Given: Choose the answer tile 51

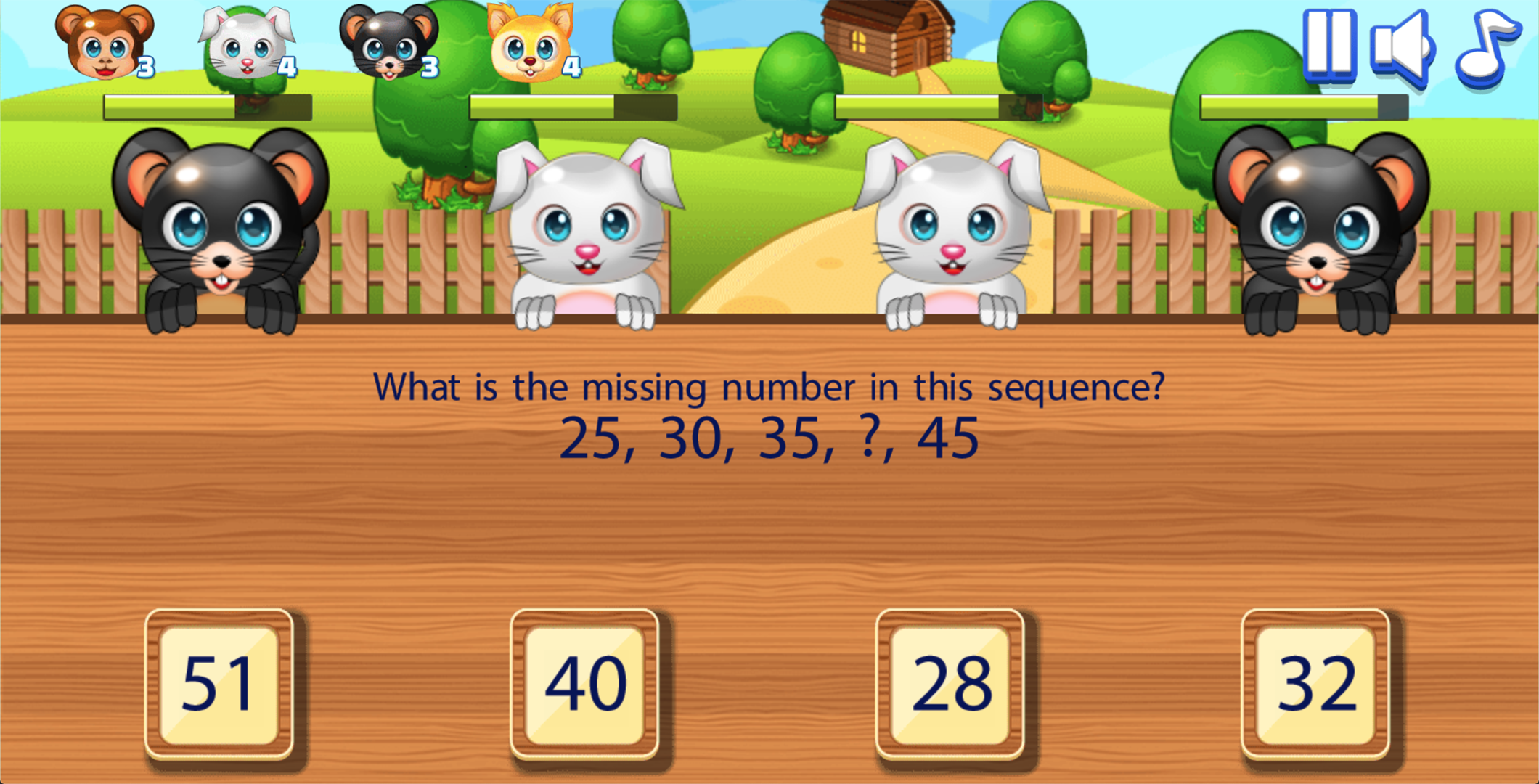Looking at the screenshot, I should (x=219, y=685).
